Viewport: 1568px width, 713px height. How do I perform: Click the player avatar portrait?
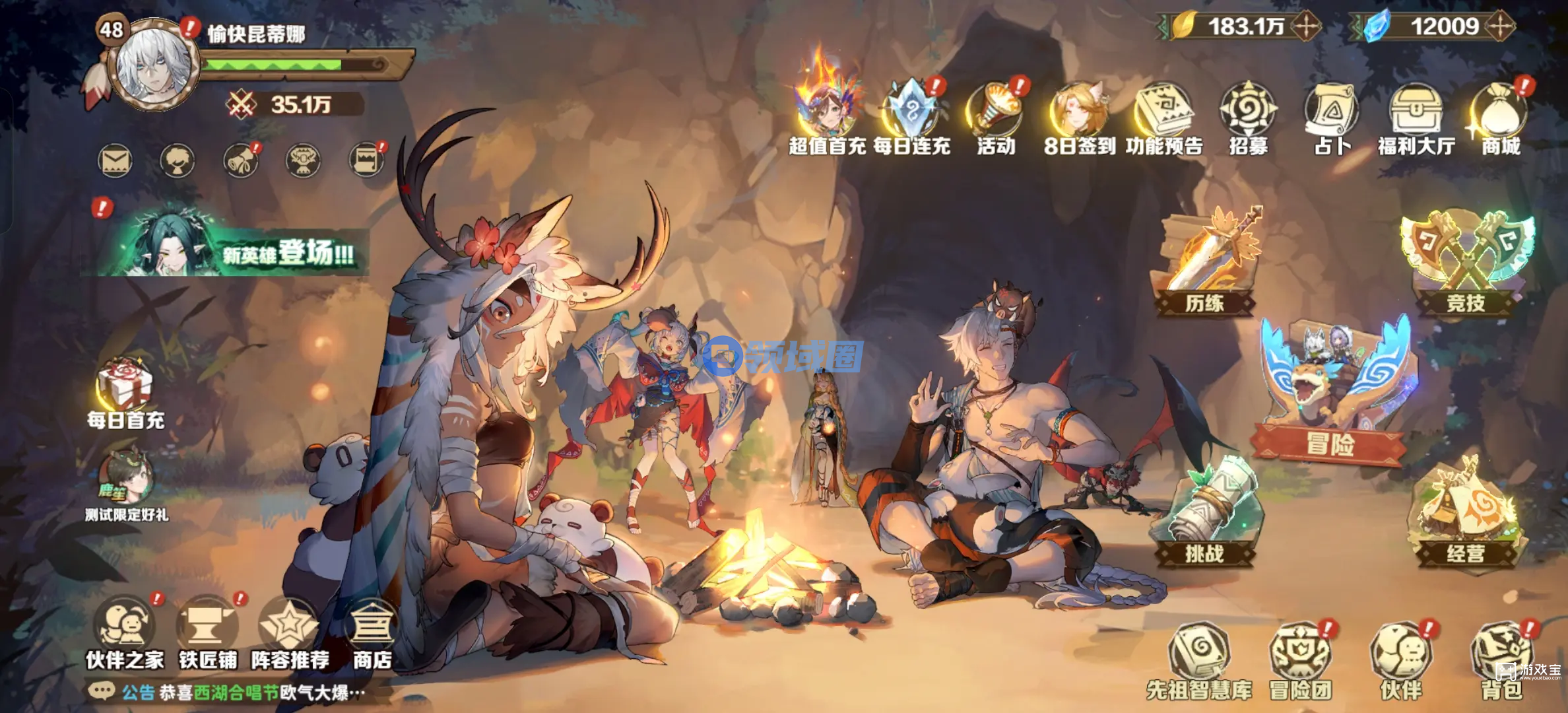click(154, 65)
